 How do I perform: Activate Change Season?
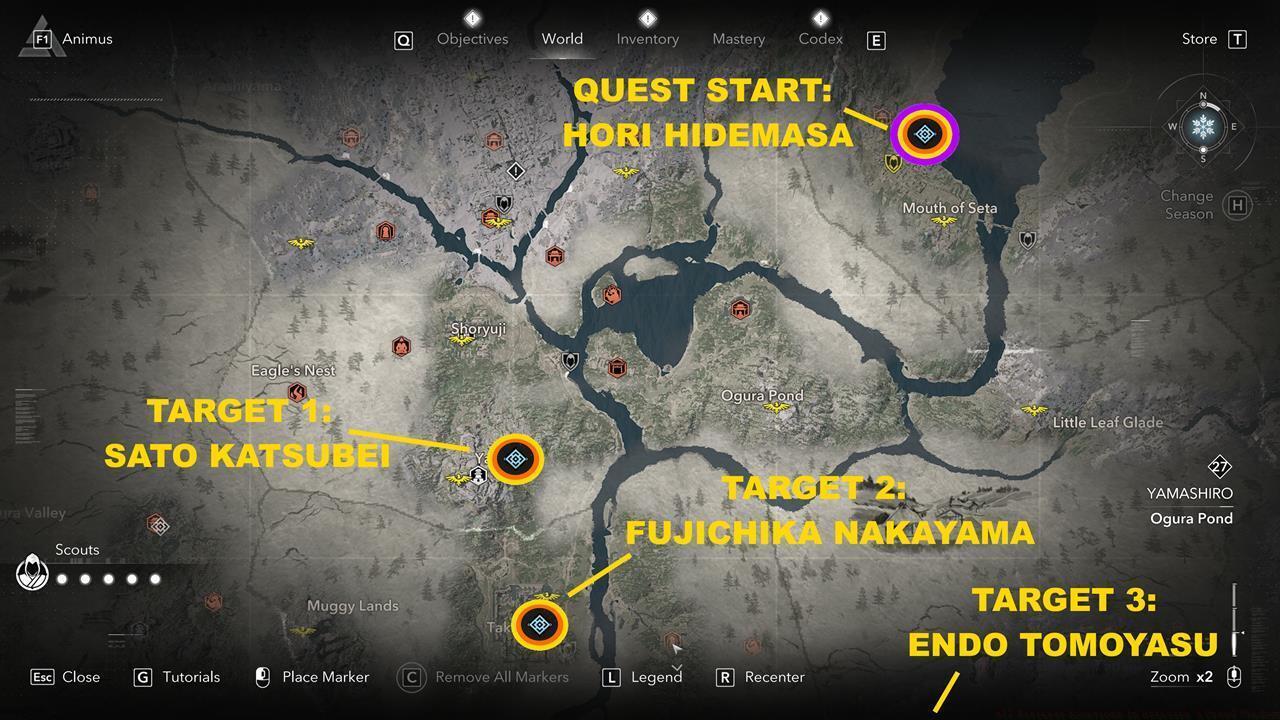(x=1186, y=204)
